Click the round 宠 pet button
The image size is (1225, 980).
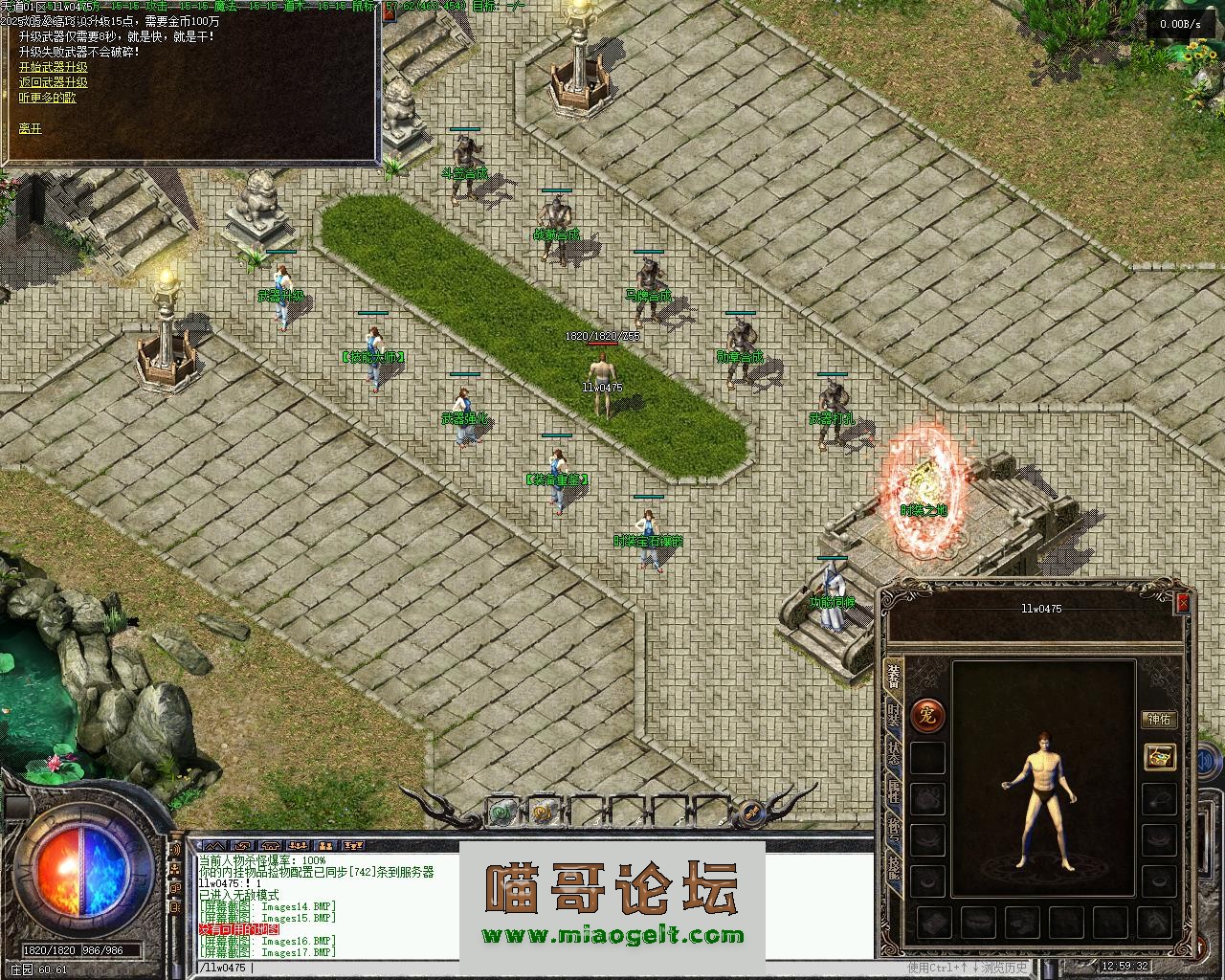(926, 715)
